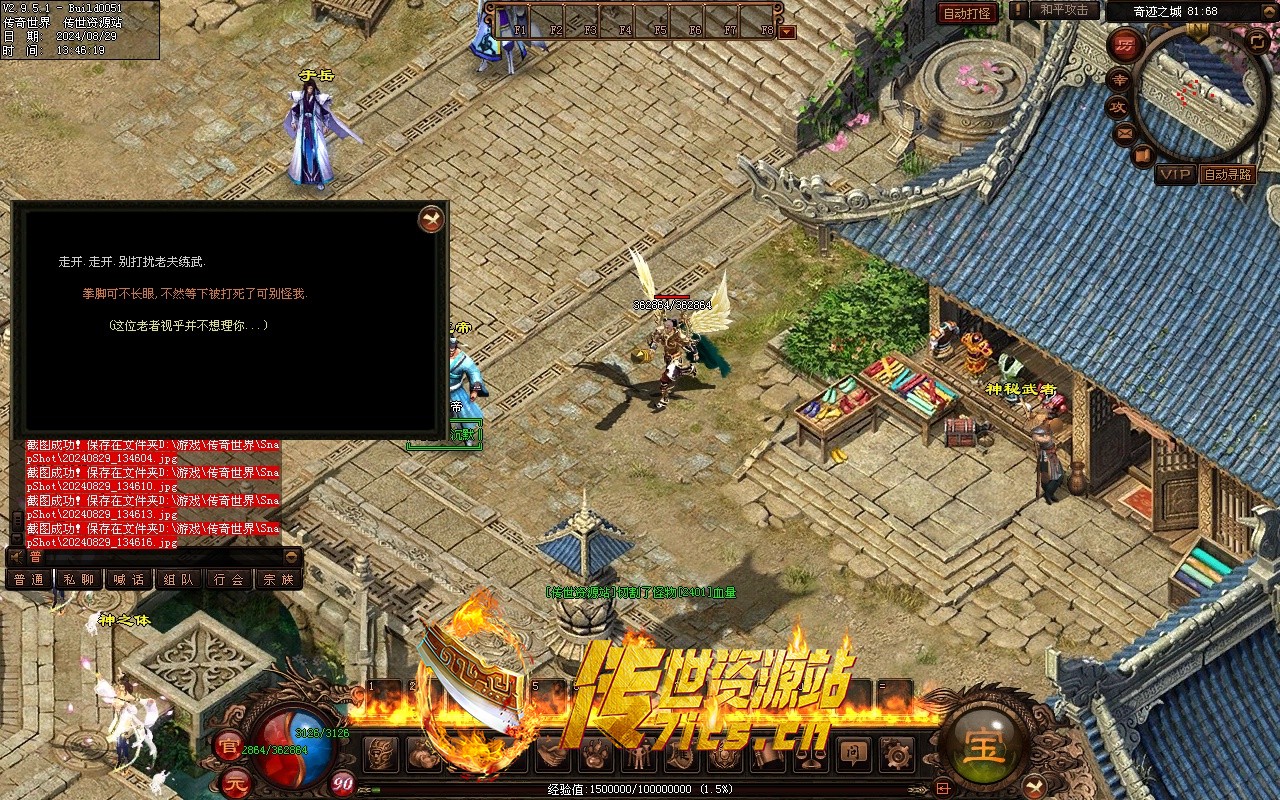
Task: Switch chat to the 普通 channel
Action: point(29,579)
